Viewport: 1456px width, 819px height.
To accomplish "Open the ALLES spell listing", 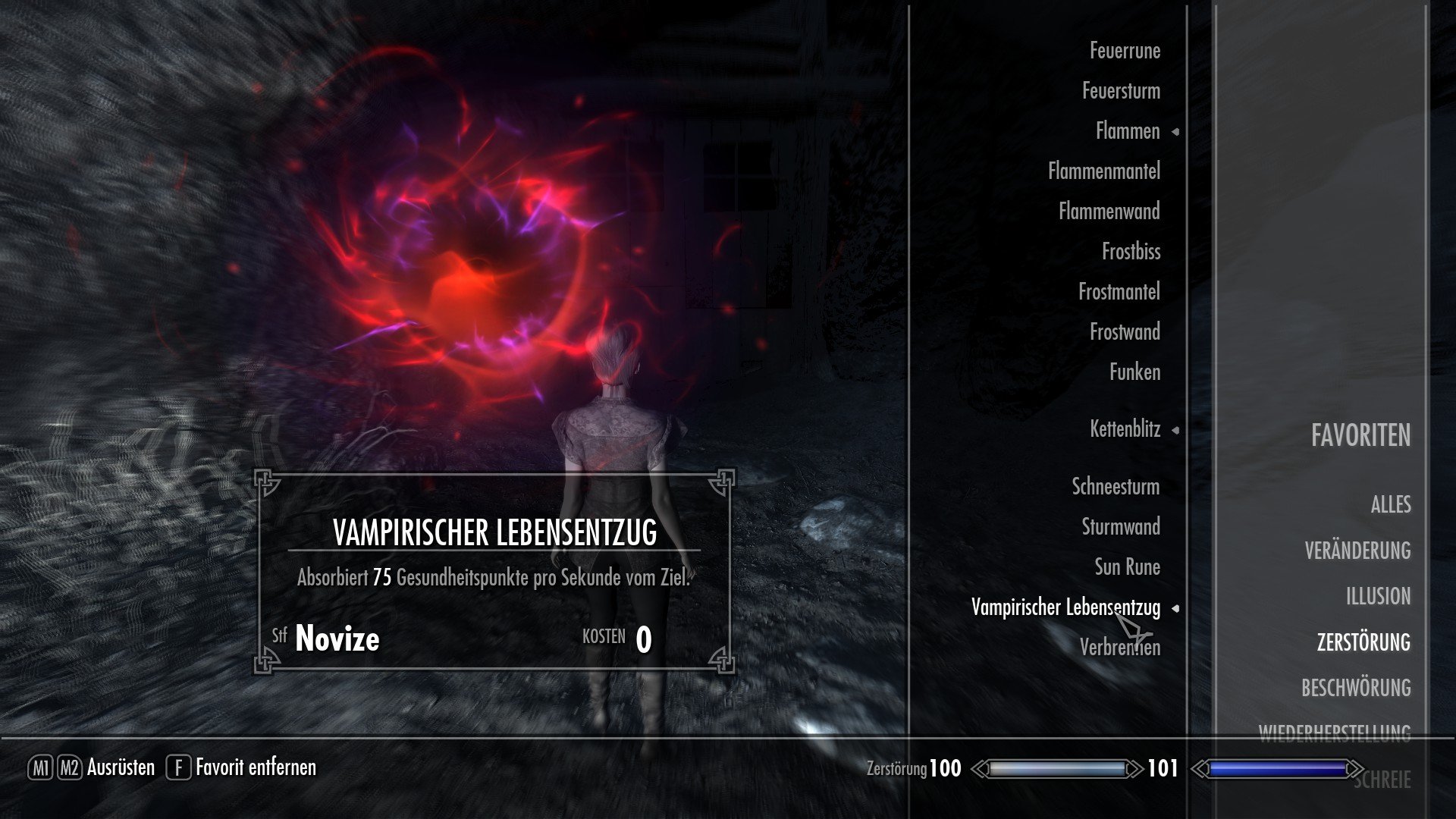I will [1391, 505].
